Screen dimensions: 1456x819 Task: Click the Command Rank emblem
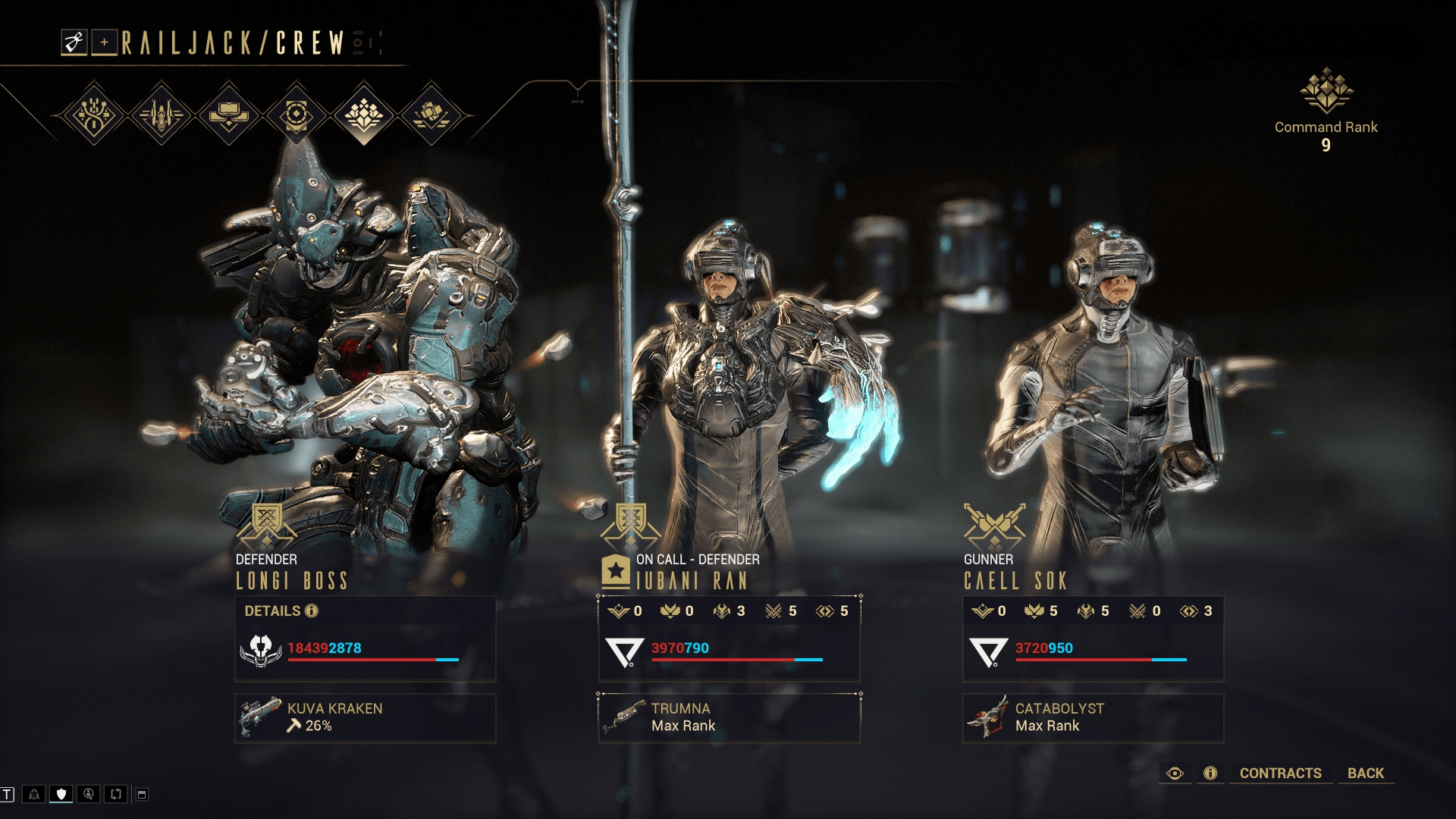click(x=1326, y=91)
